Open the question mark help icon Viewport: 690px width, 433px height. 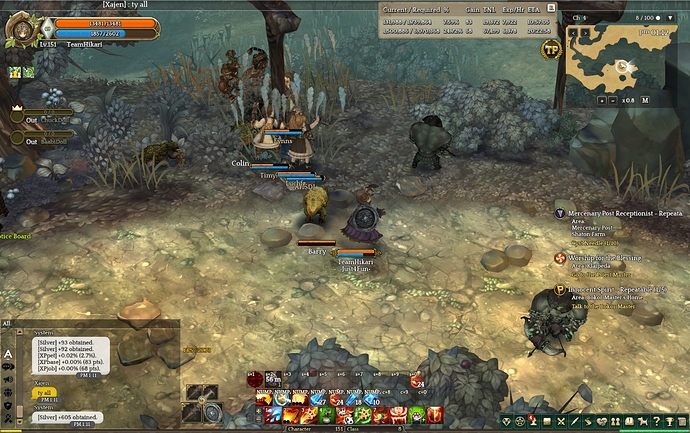(655, 424)
